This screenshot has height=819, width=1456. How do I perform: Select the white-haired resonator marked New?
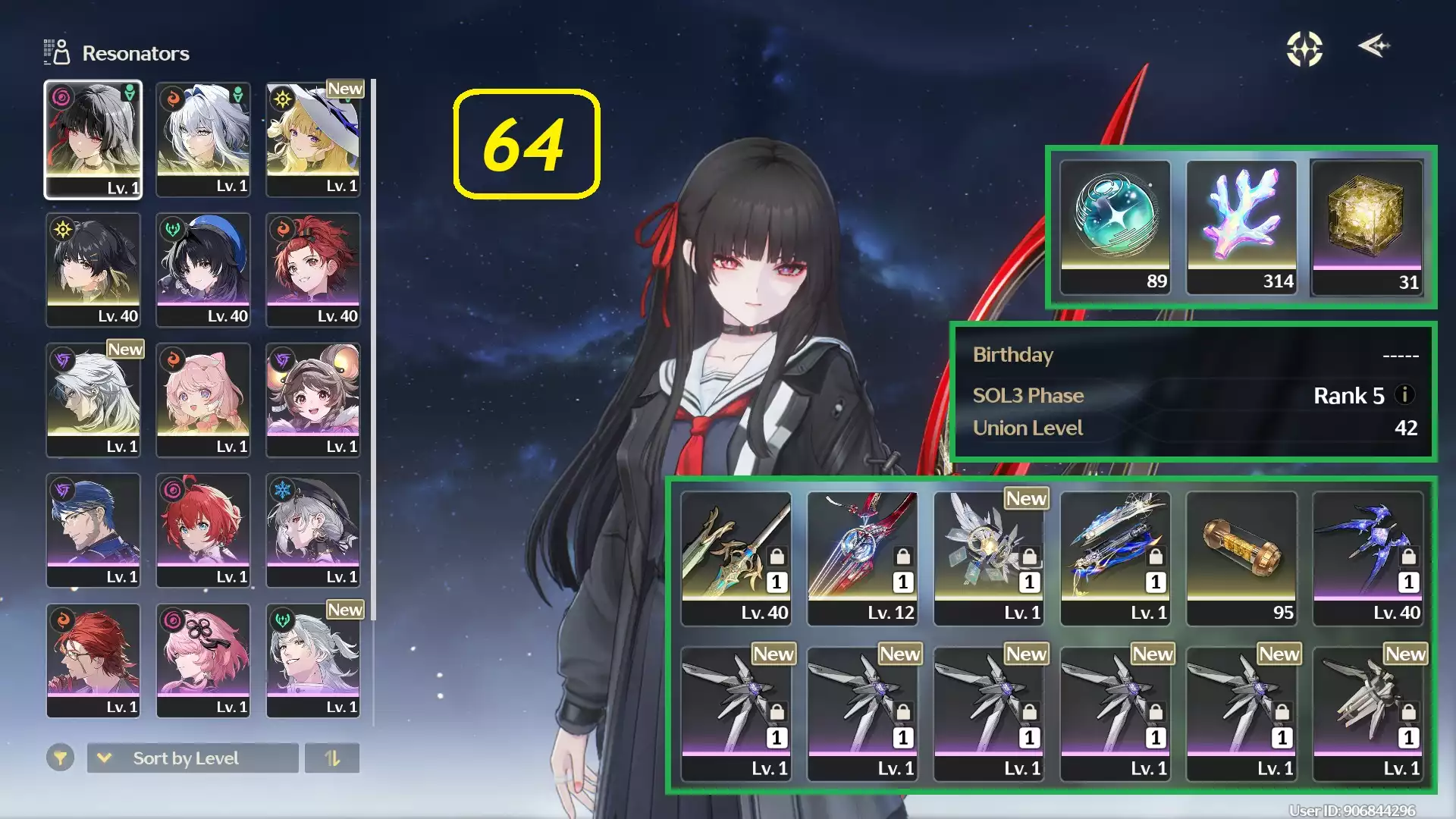(x=93, y=400)
